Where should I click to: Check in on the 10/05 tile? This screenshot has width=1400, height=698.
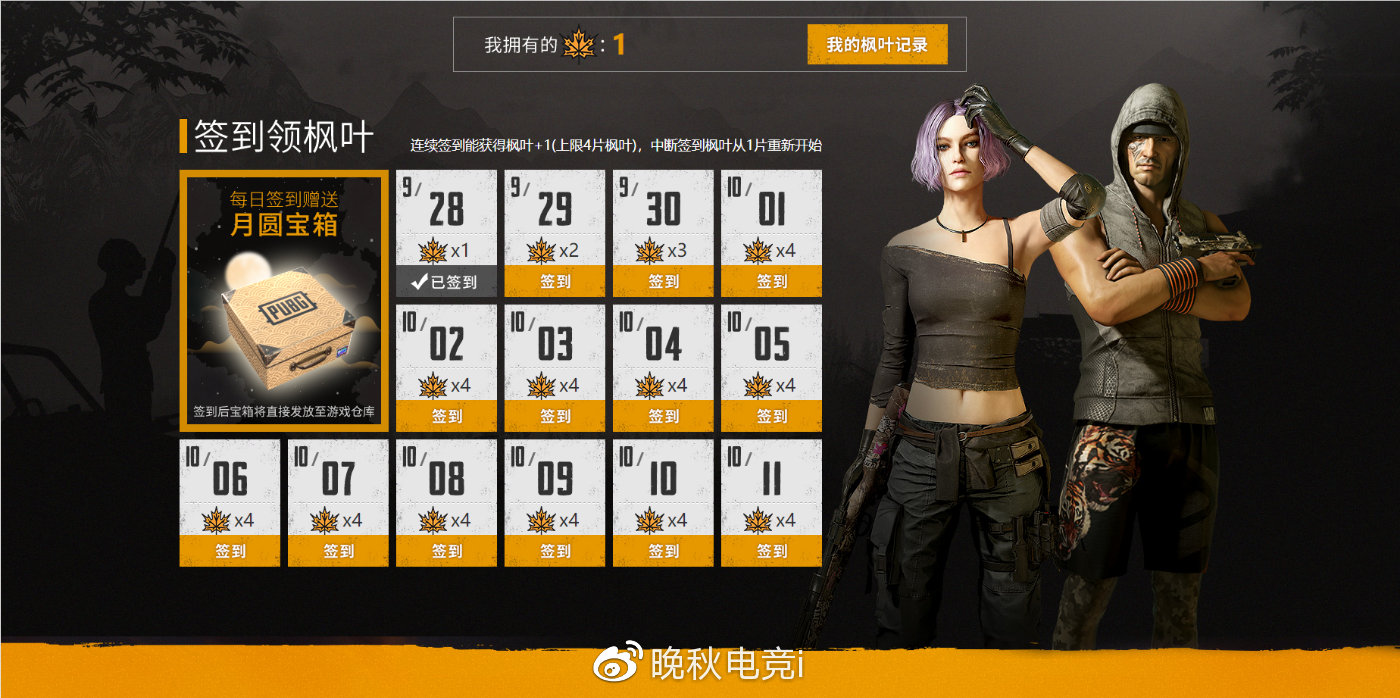point(771,416)
